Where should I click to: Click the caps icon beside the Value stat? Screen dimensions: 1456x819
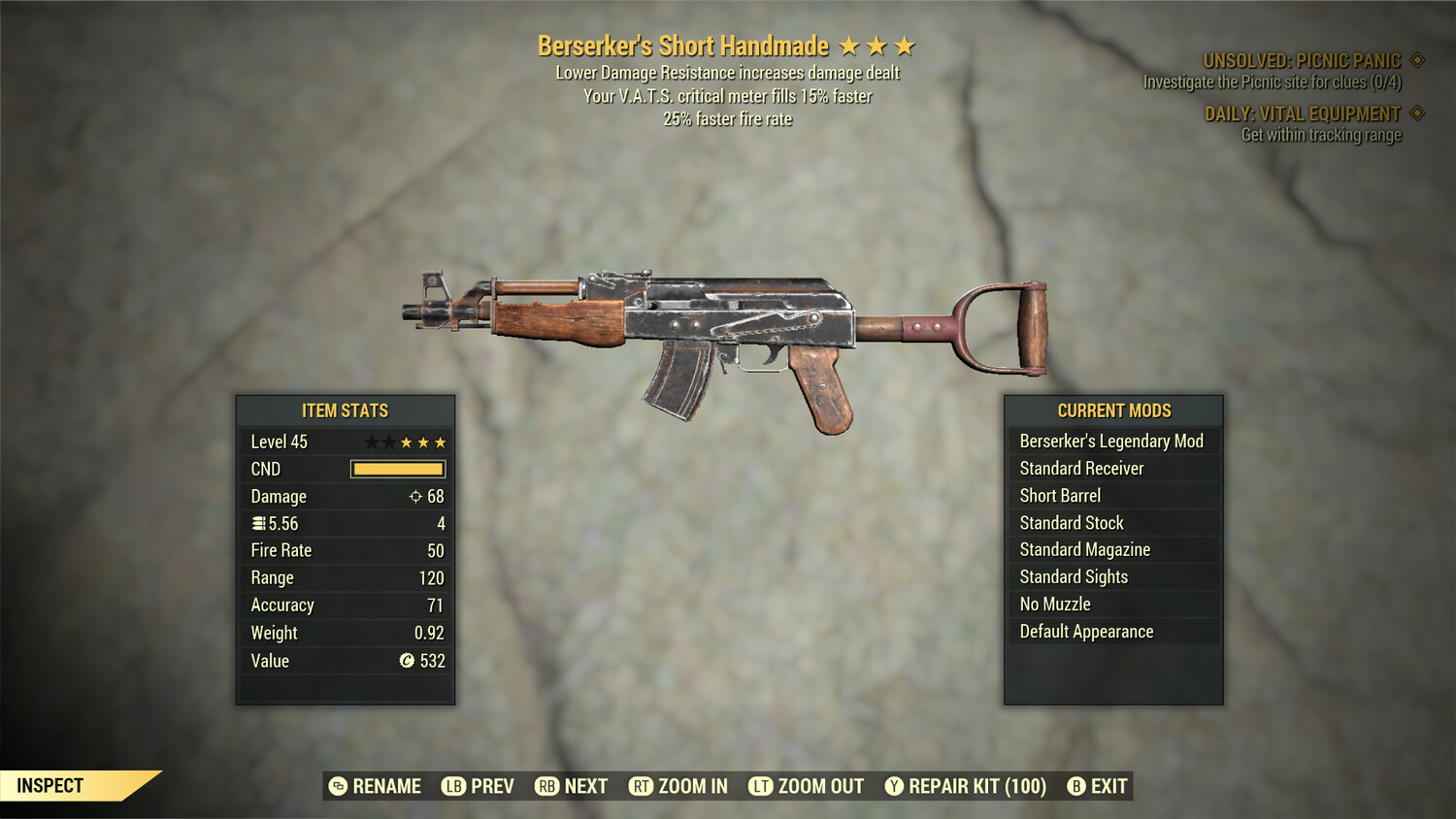pyautogui.click(x=408, y=661)
